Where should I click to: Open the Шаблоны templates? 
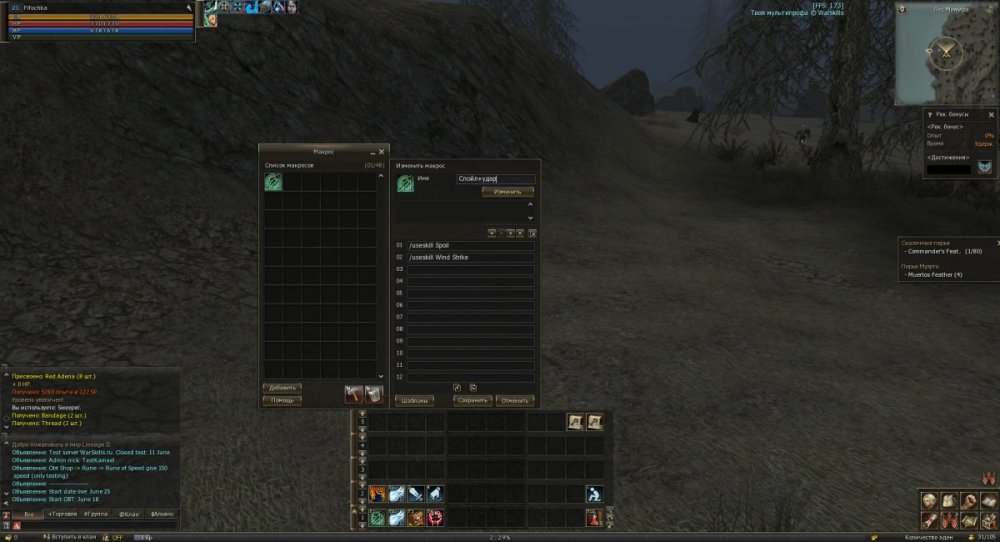click(414, 400)
